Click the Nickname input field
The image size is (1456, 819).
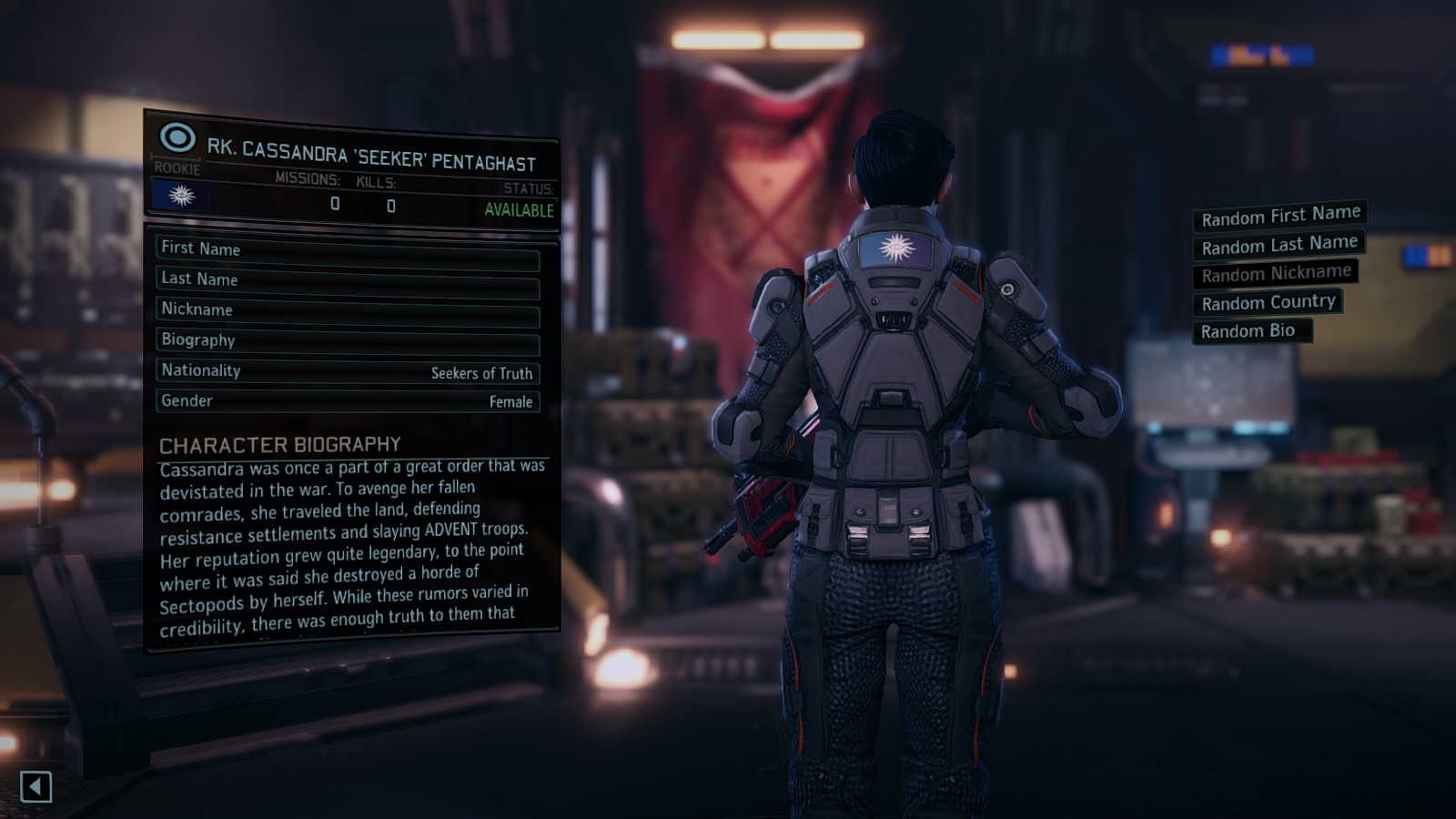349,309
